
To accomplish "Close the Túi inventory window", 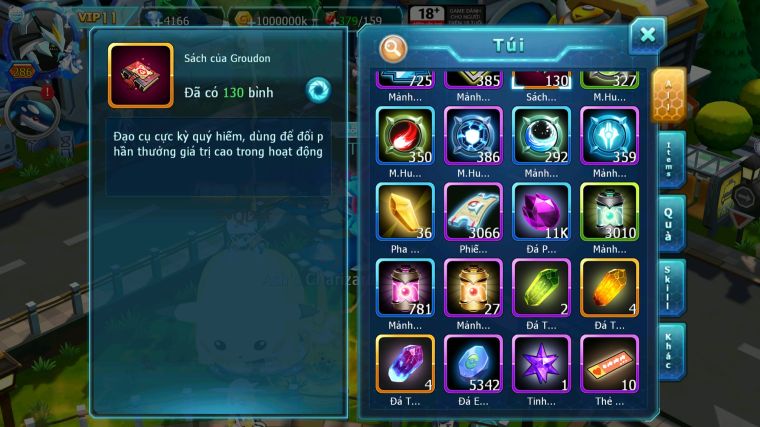I will click(647, 36).
